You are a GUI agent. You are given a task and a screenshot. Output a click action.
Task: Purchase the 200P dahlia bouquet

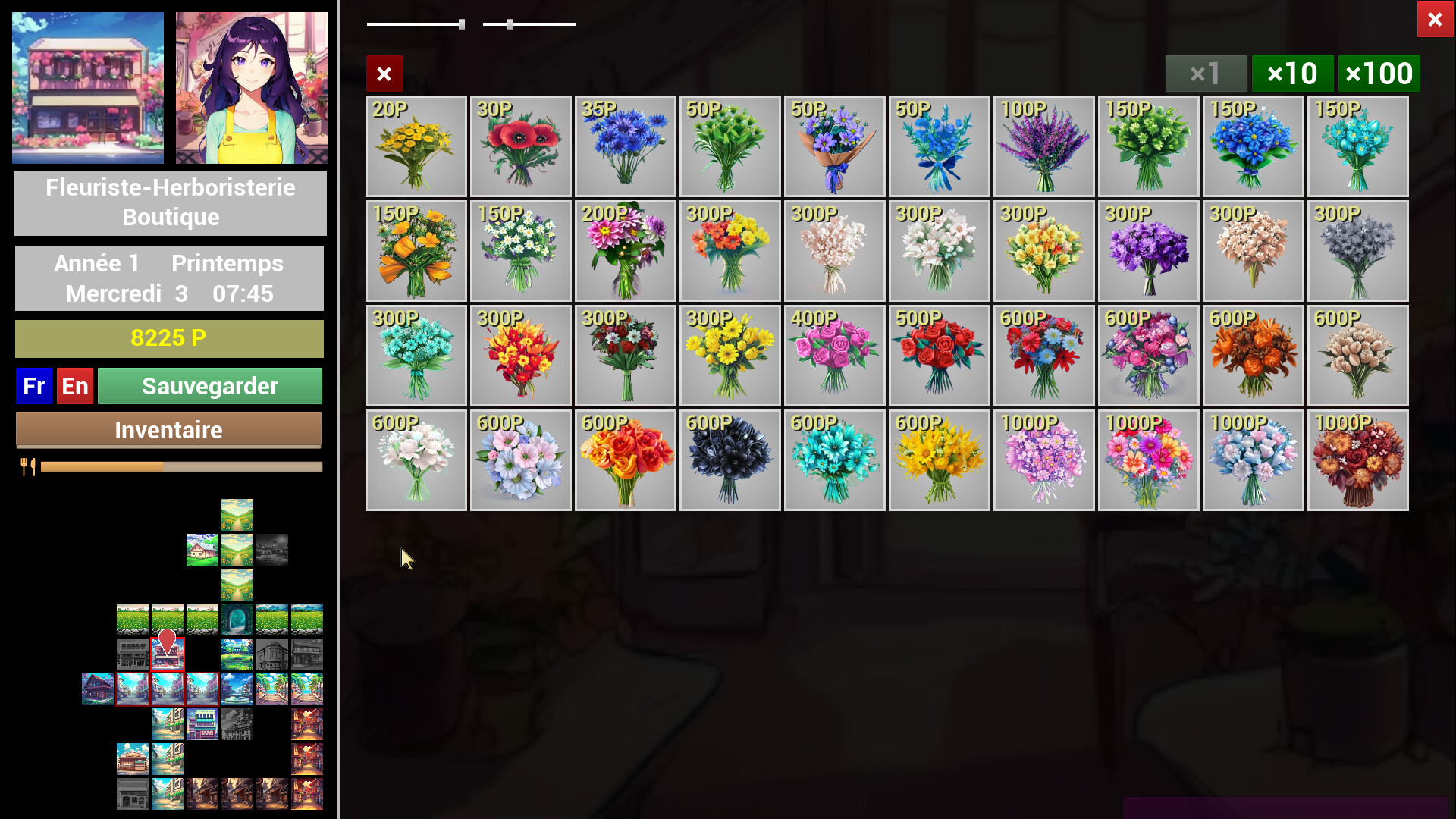point(626,251)
